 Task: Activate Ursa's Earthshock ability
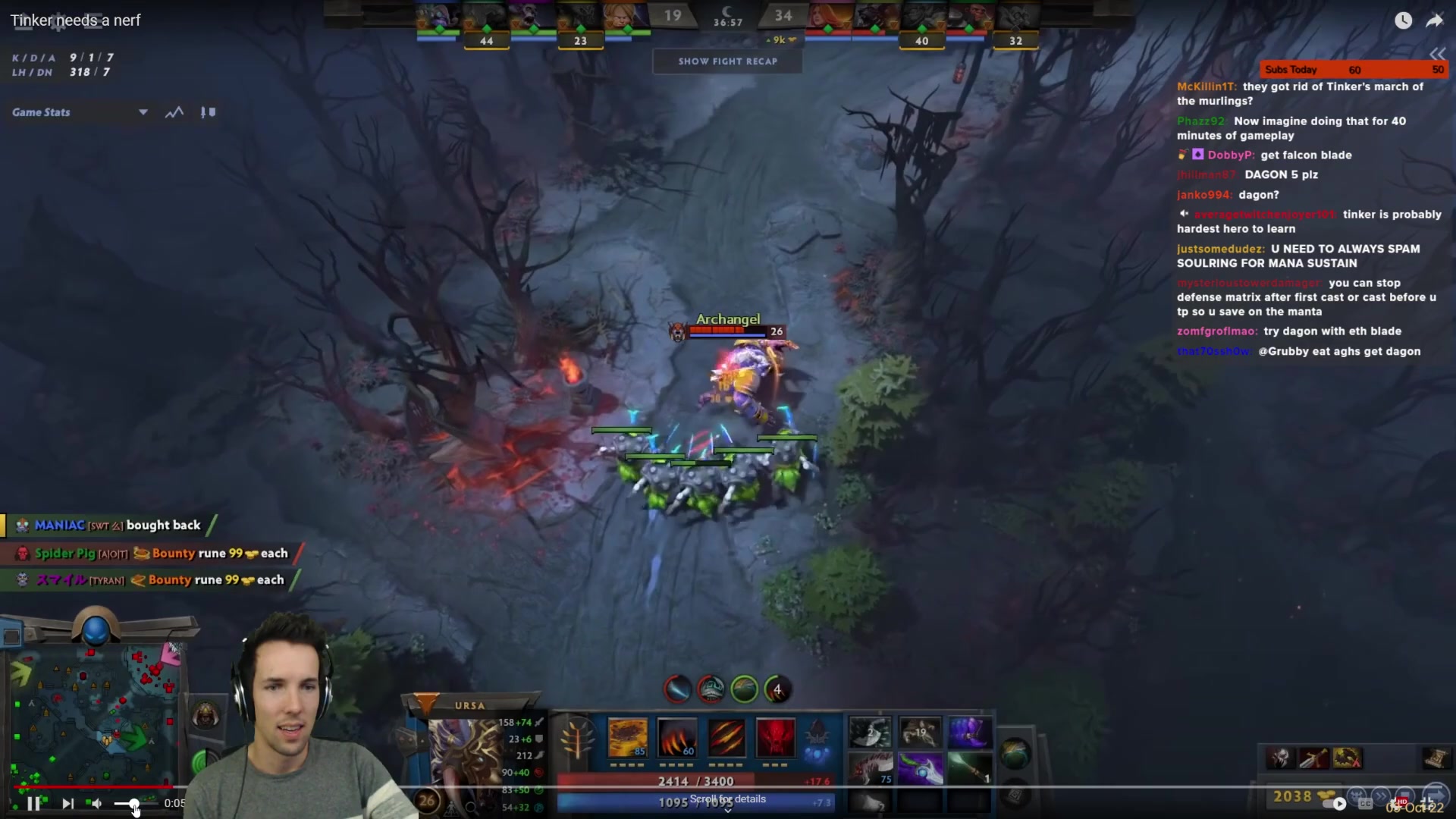(x=628, y=737)
